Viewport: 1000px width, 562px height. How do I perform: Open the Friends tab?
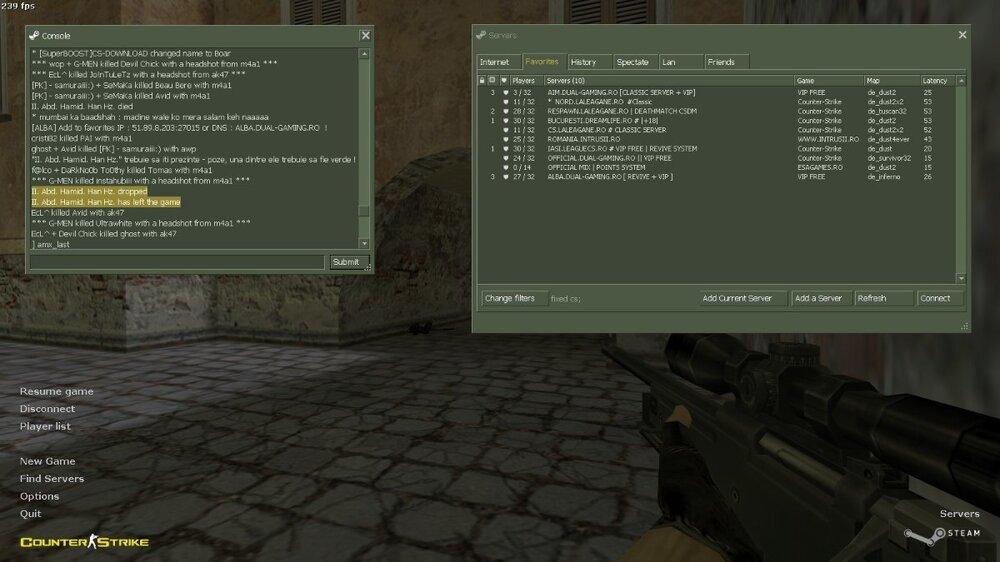click(x=721, y=62)
